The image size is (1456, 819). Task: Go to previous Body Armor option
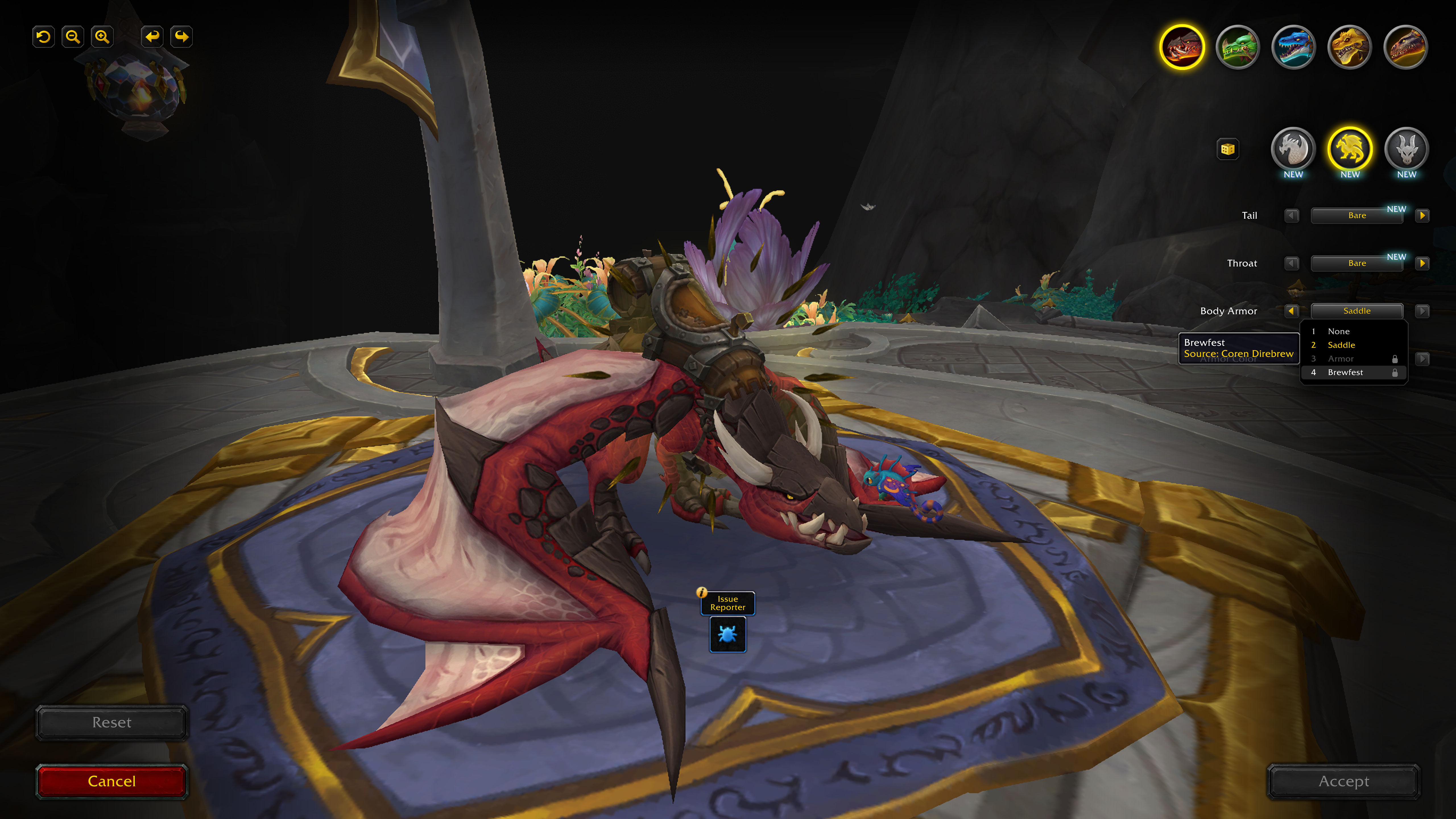pyautogui.click(x=1292, y=311)
